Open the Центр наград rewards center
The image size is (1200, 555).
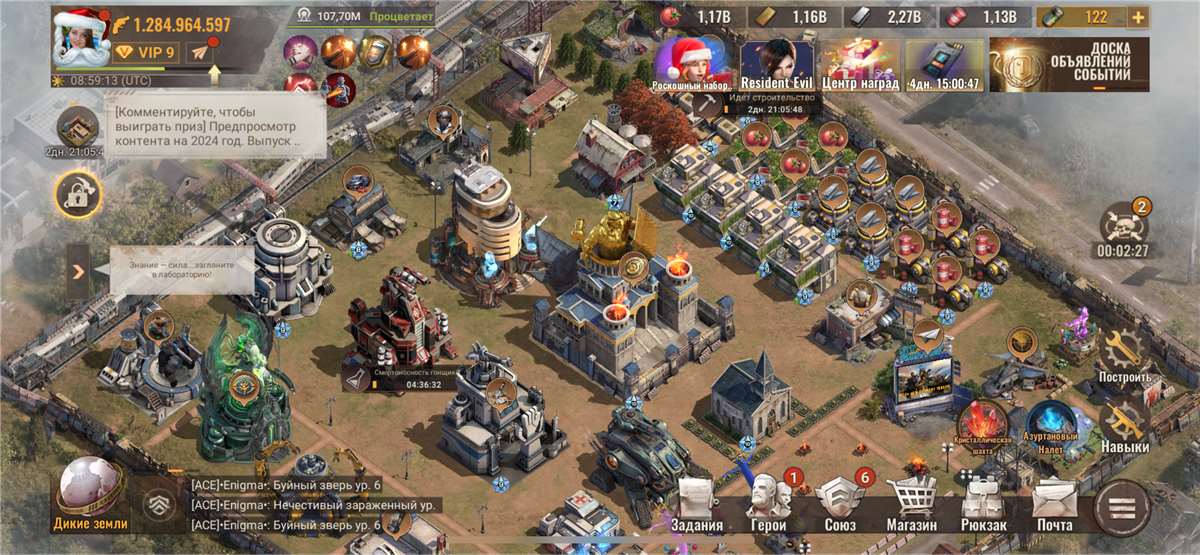pyautogui.click(x=860, y=63)
